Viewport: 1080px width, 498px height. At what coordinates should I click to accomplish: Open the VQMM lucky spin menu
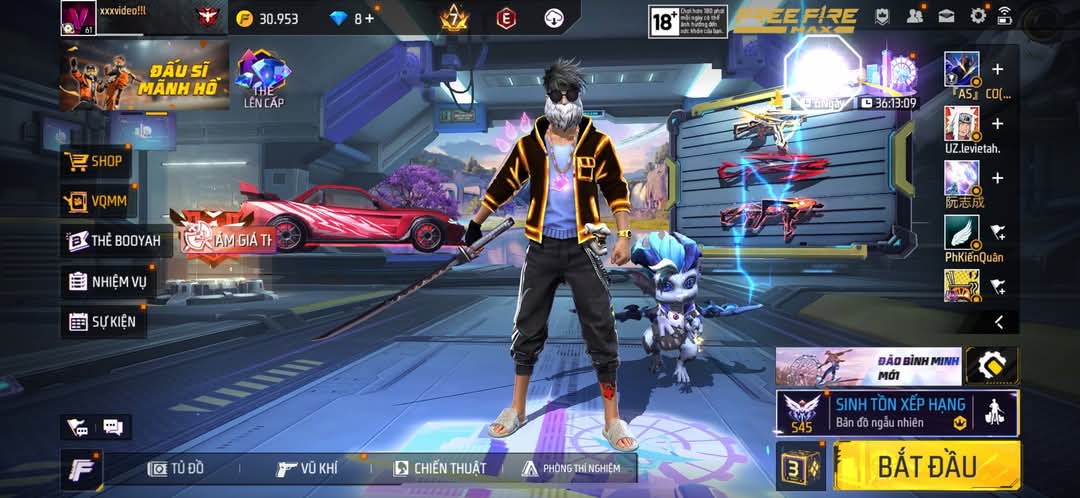96,201
